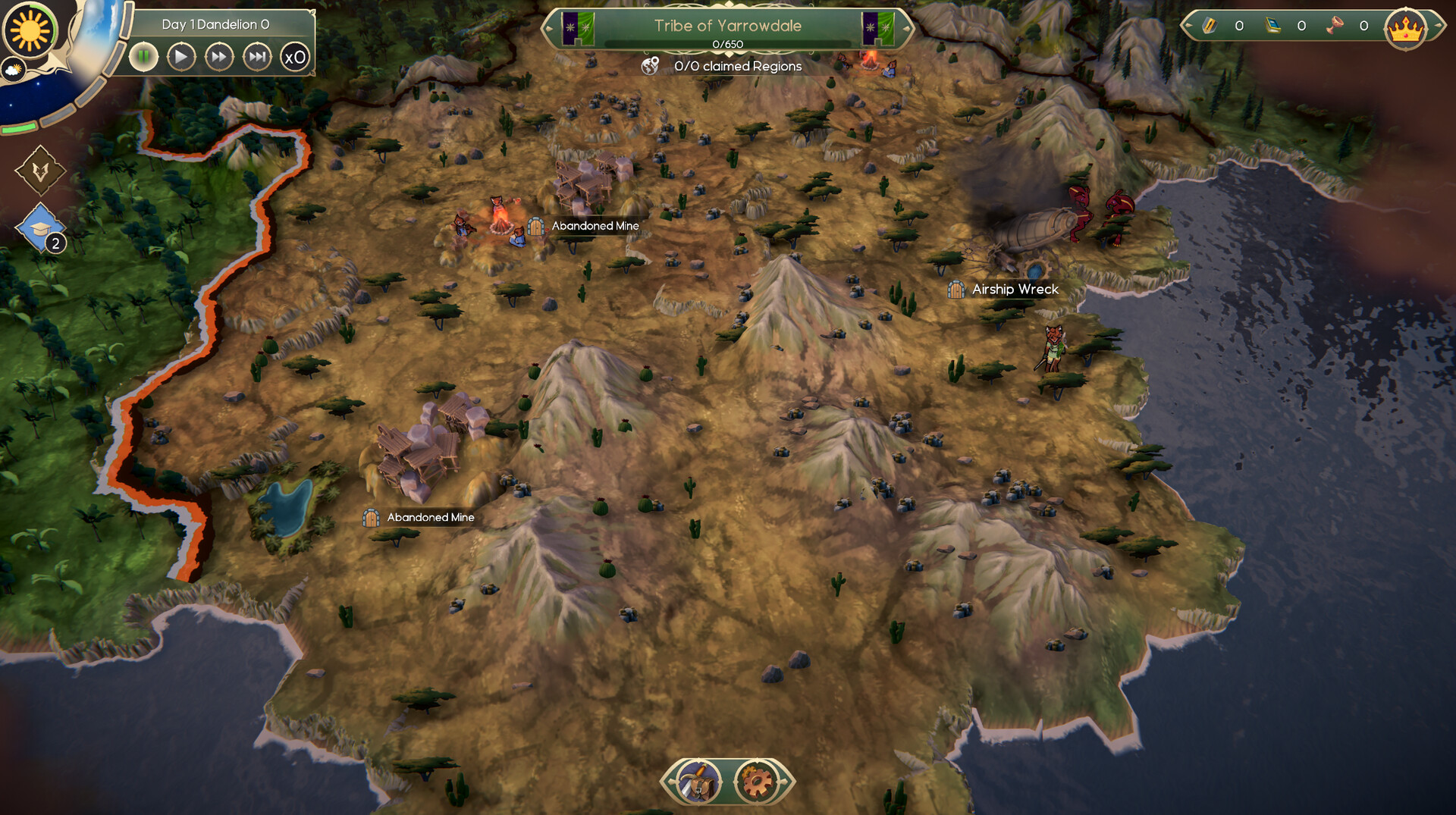Open the sword and backpack inventory
This screenshot has width=1456, height=815.
tap(699, 781)
